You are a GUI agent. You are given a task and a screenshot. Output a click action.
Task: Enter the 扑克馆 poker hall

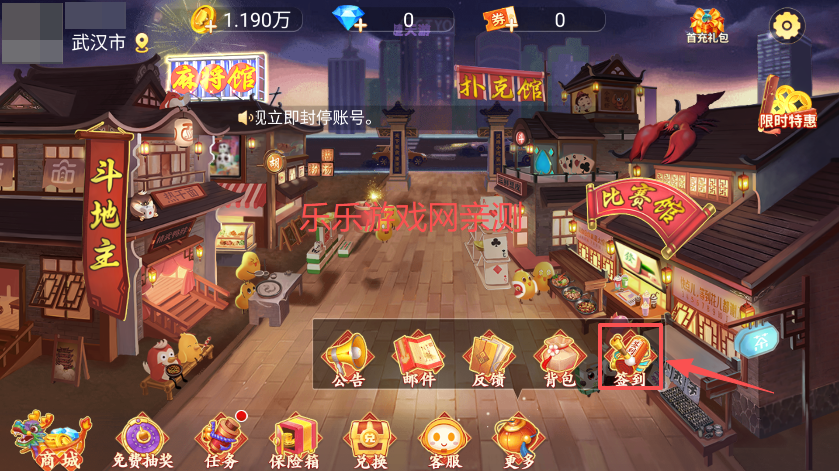coord(501,84)
